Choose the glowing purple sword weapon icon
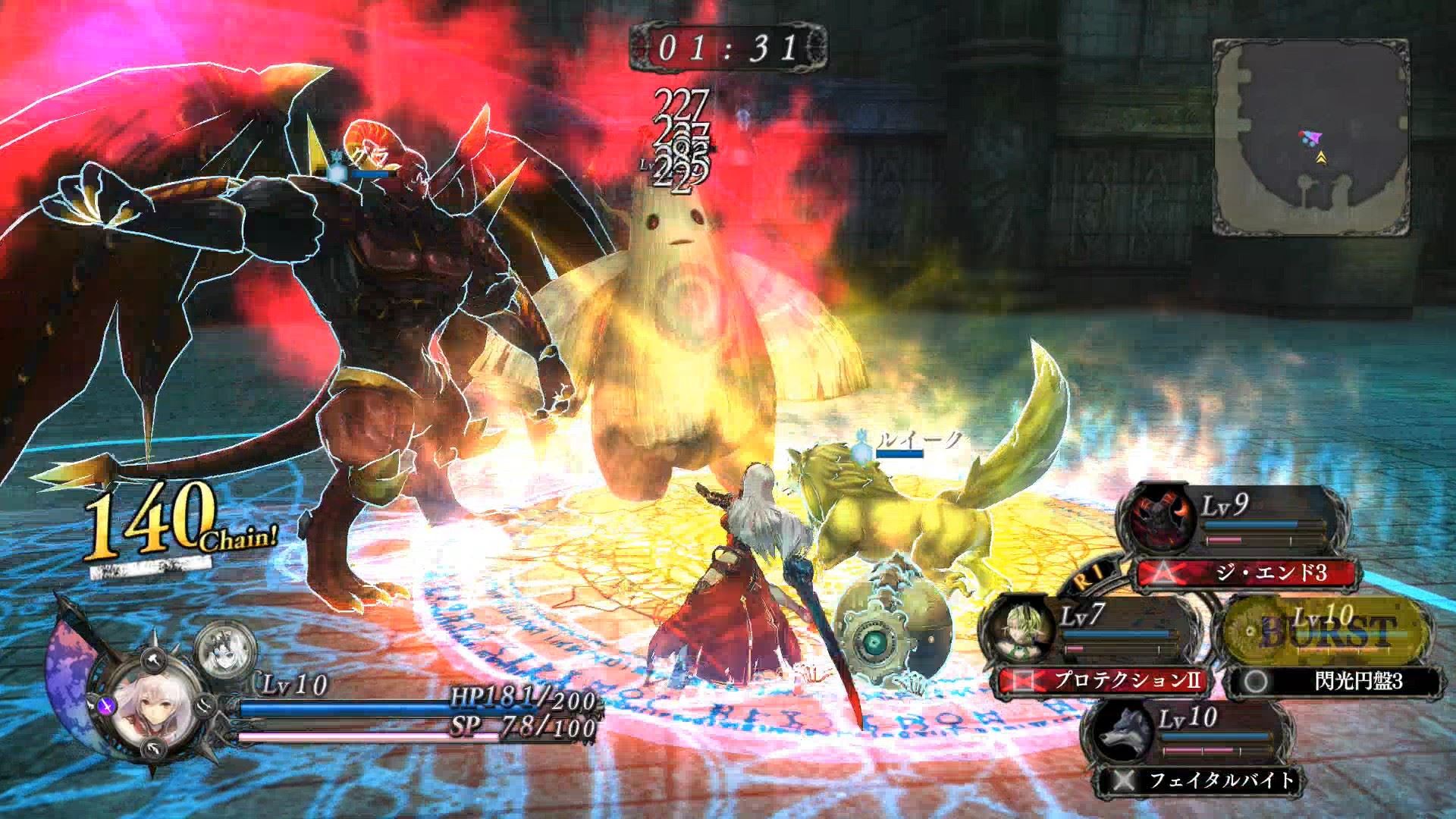This screenshot has height=819, width=1456. 107,706
